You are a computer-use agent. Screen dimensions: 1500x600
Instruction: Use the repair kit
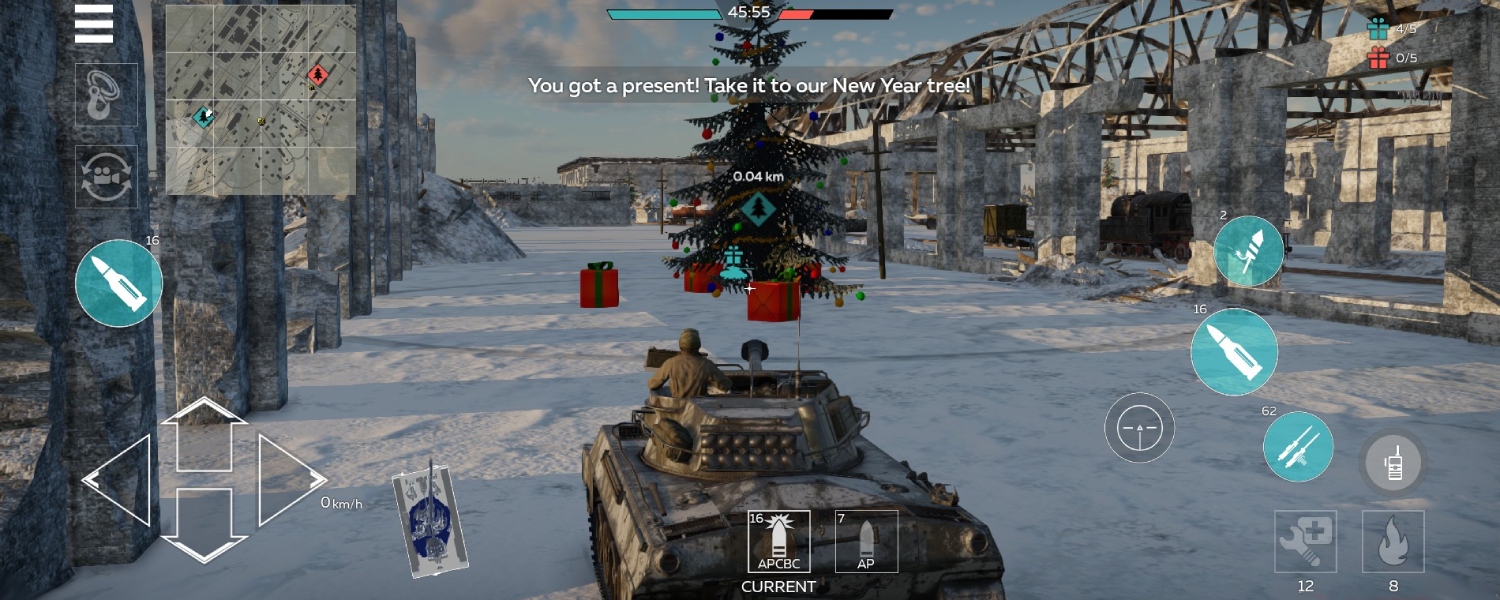(x=1305, y=541)
